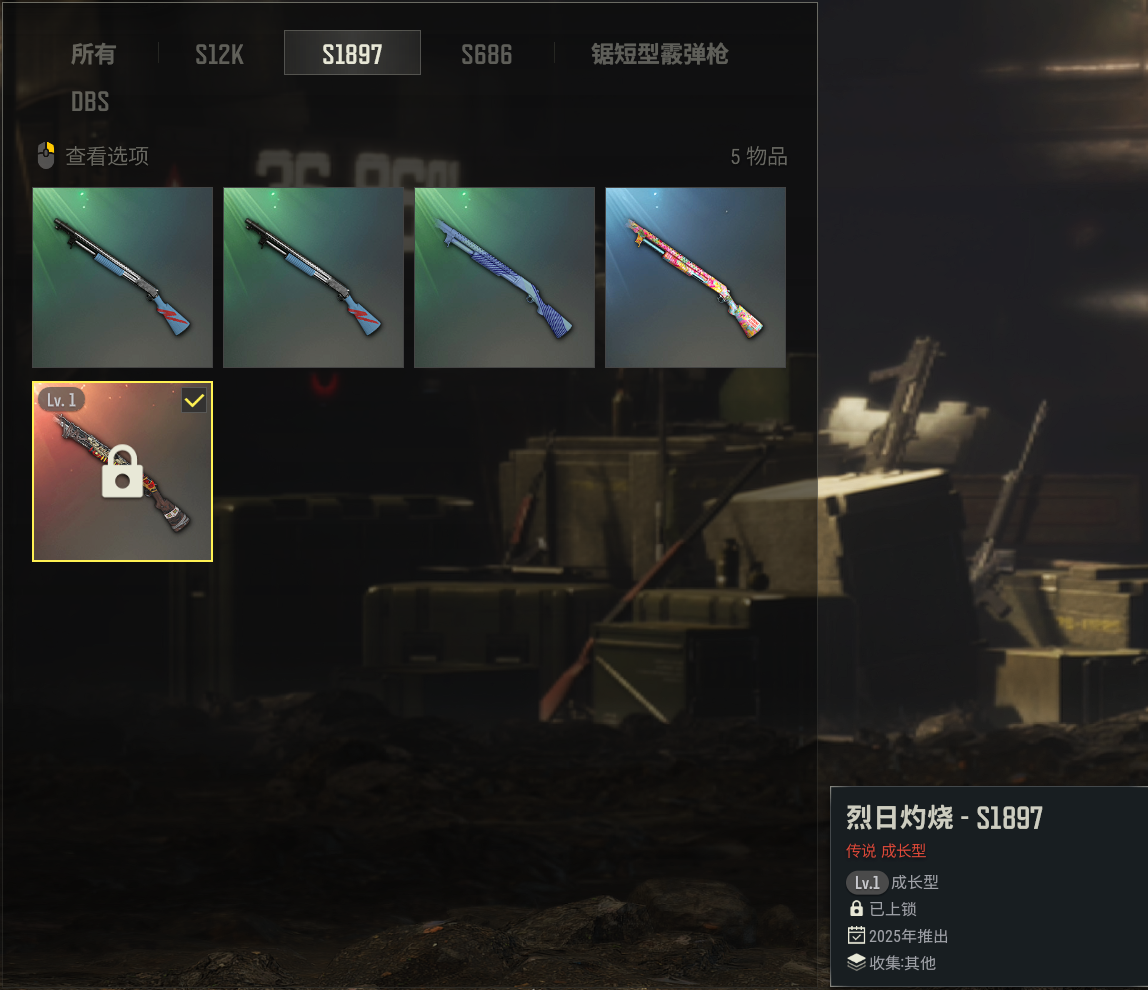Screen dimensions: 1148x990
Task: Show the S686 skins tab
Action: tap(486, 54)
